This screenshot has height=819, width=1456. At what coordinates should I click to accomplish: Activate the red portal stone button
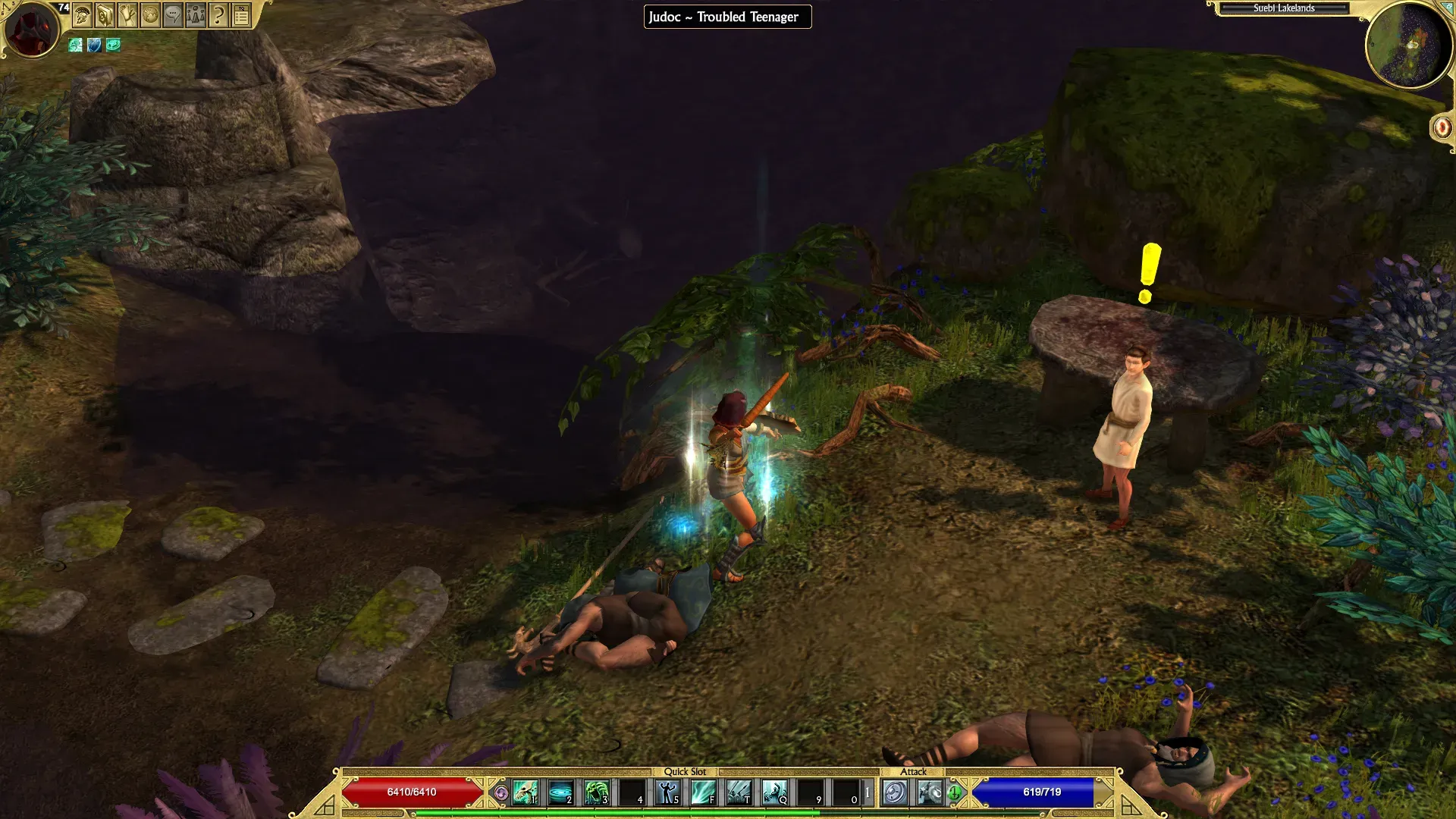1442,127
